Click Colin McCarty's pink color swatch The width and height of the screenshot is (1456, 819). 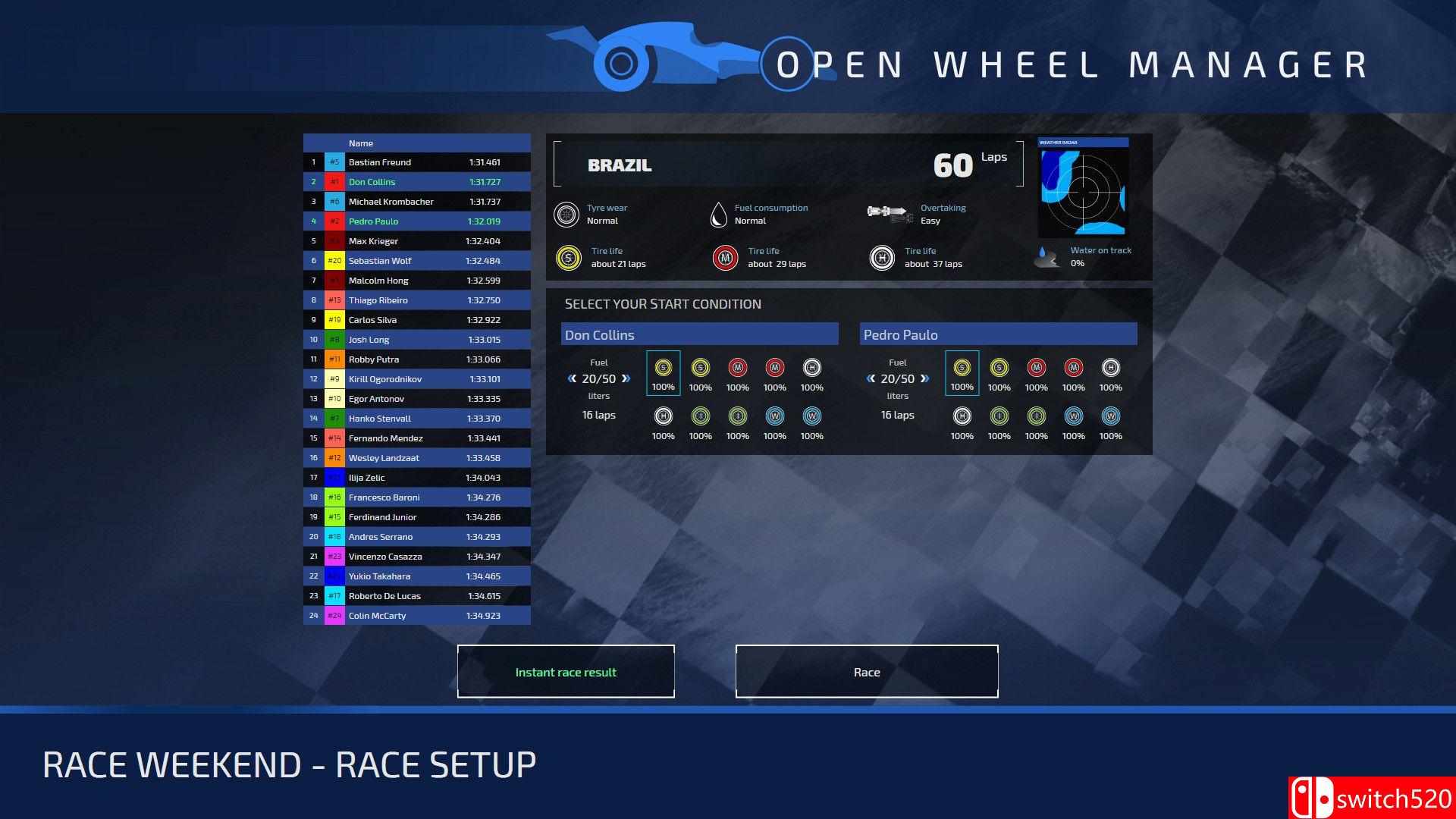334,616
